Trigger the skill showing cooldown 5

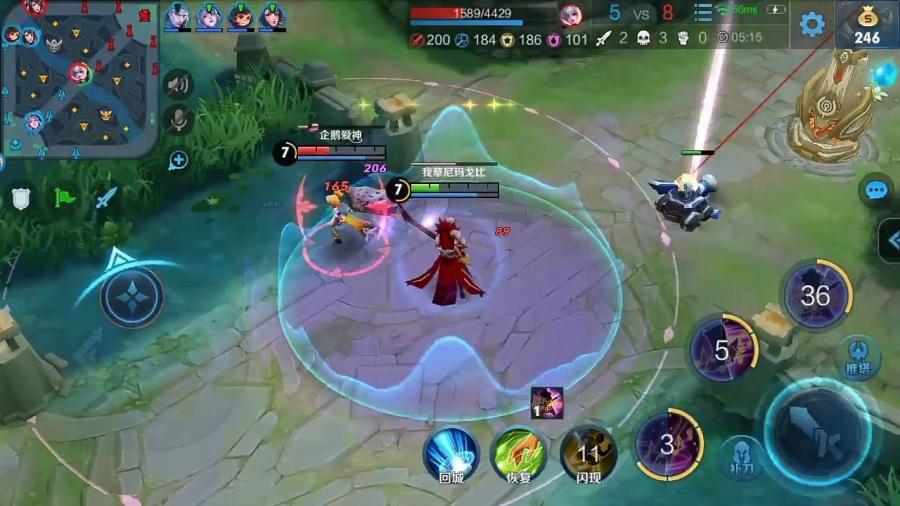point(724,350)
